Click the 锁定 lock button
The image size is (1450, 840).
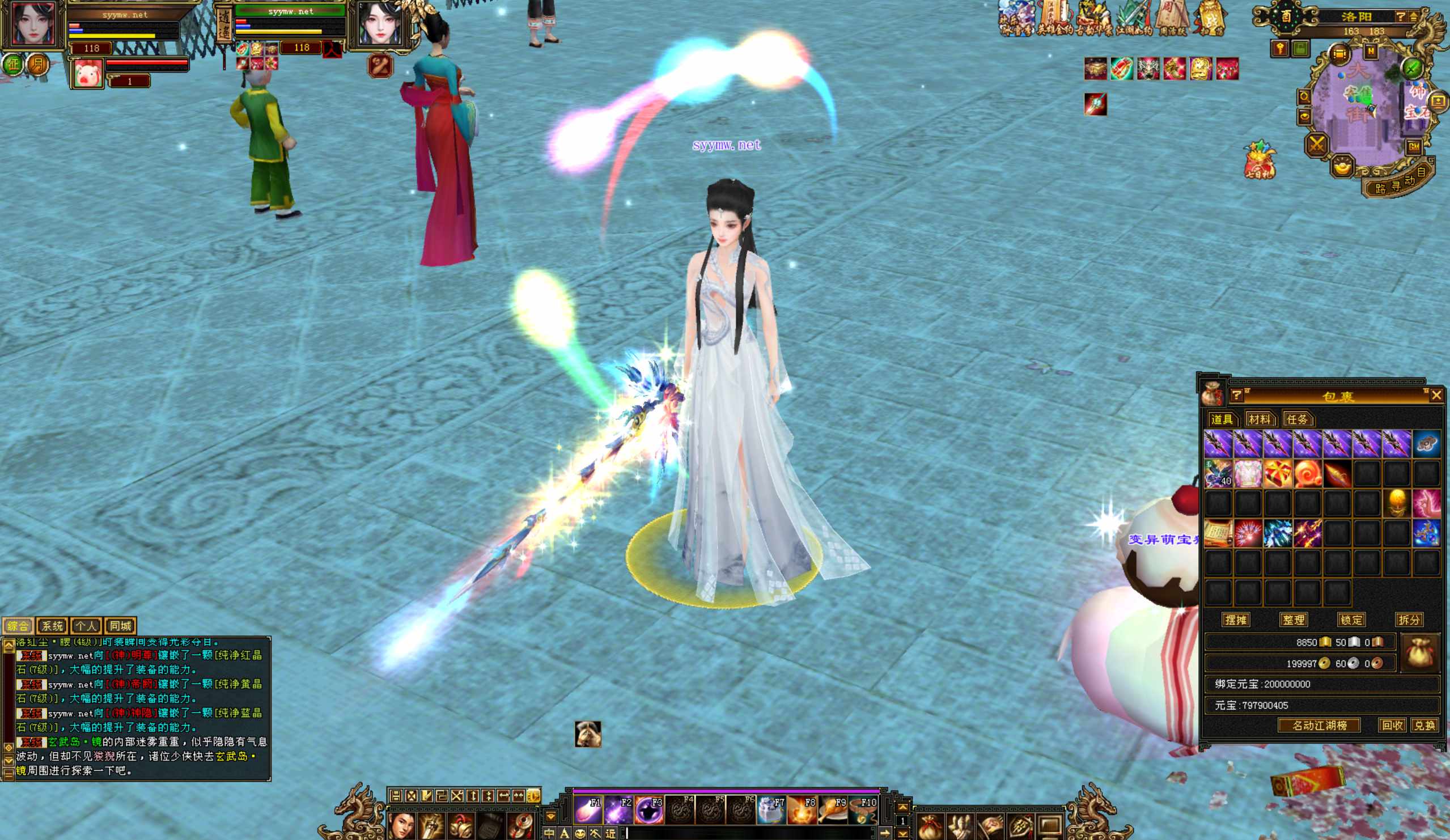click(1351, 620)
